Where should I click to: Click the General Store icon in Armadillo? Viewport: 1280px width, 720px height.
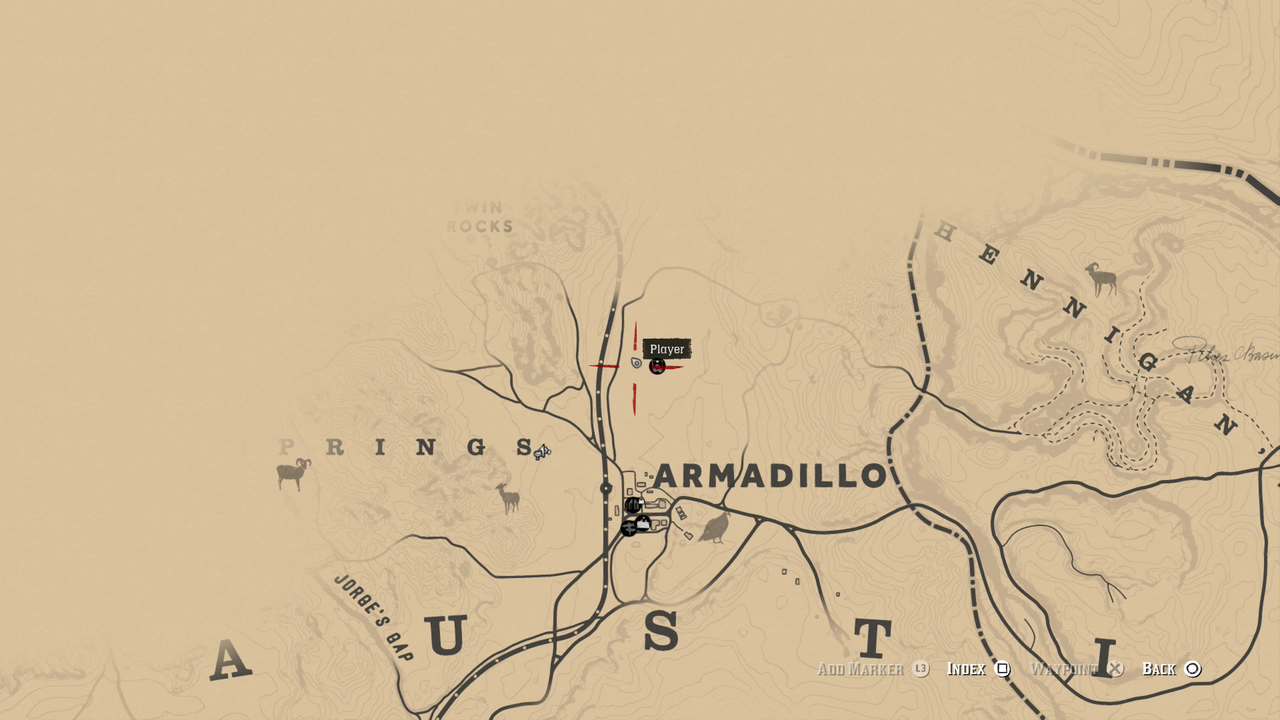pyautogui.click(x=643, y=523)
